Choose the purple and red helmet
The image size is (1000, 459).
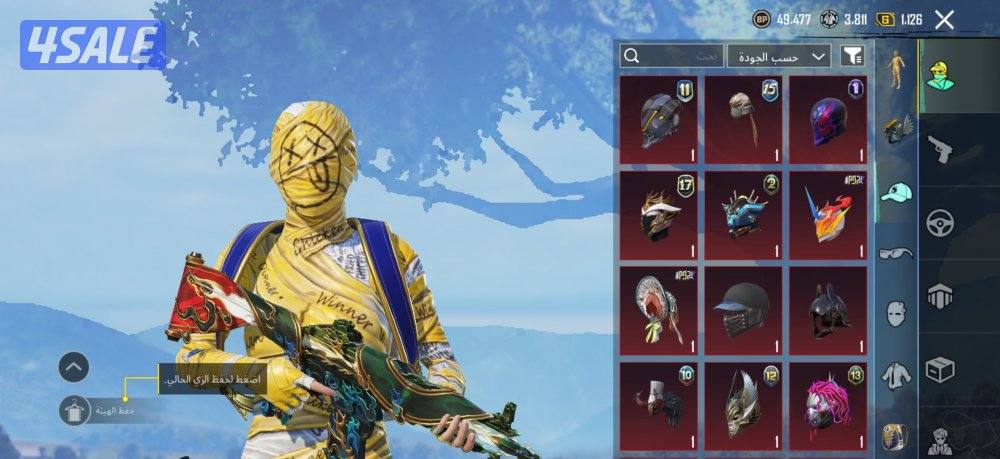(x=828, y=120)
